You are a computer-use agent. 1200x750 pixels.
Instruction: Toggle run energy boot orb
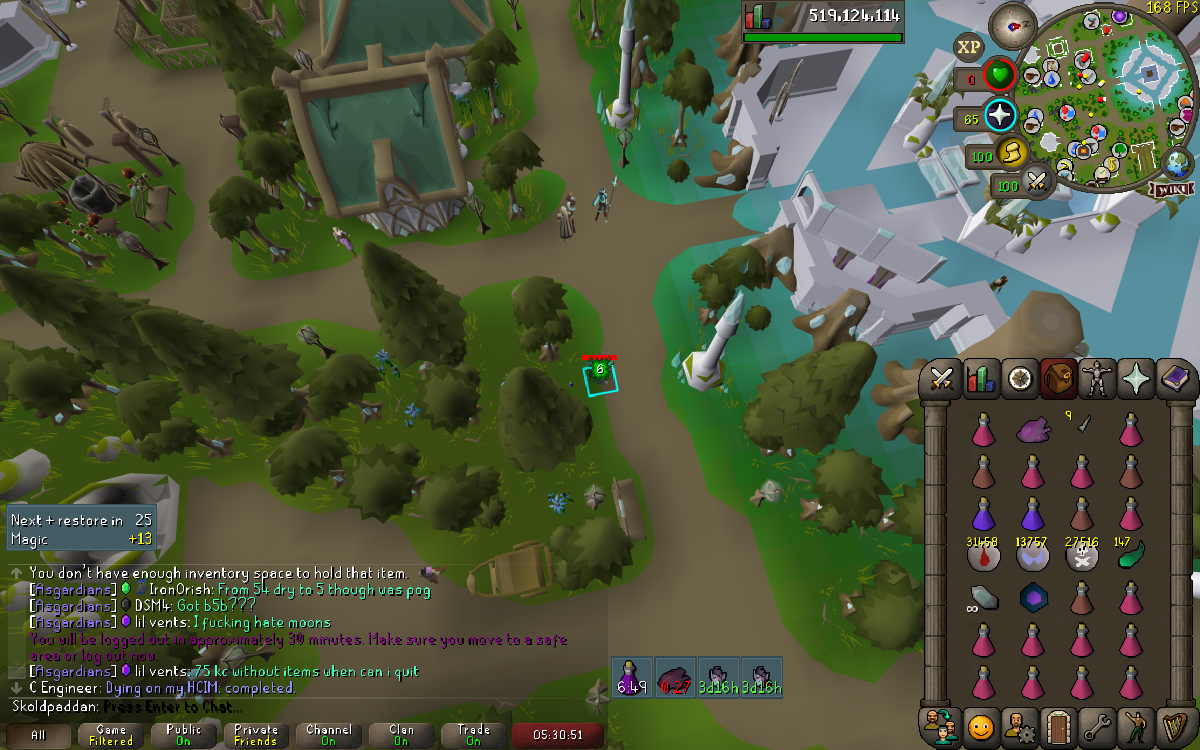pyautogui.click(x=1011, y=153)
